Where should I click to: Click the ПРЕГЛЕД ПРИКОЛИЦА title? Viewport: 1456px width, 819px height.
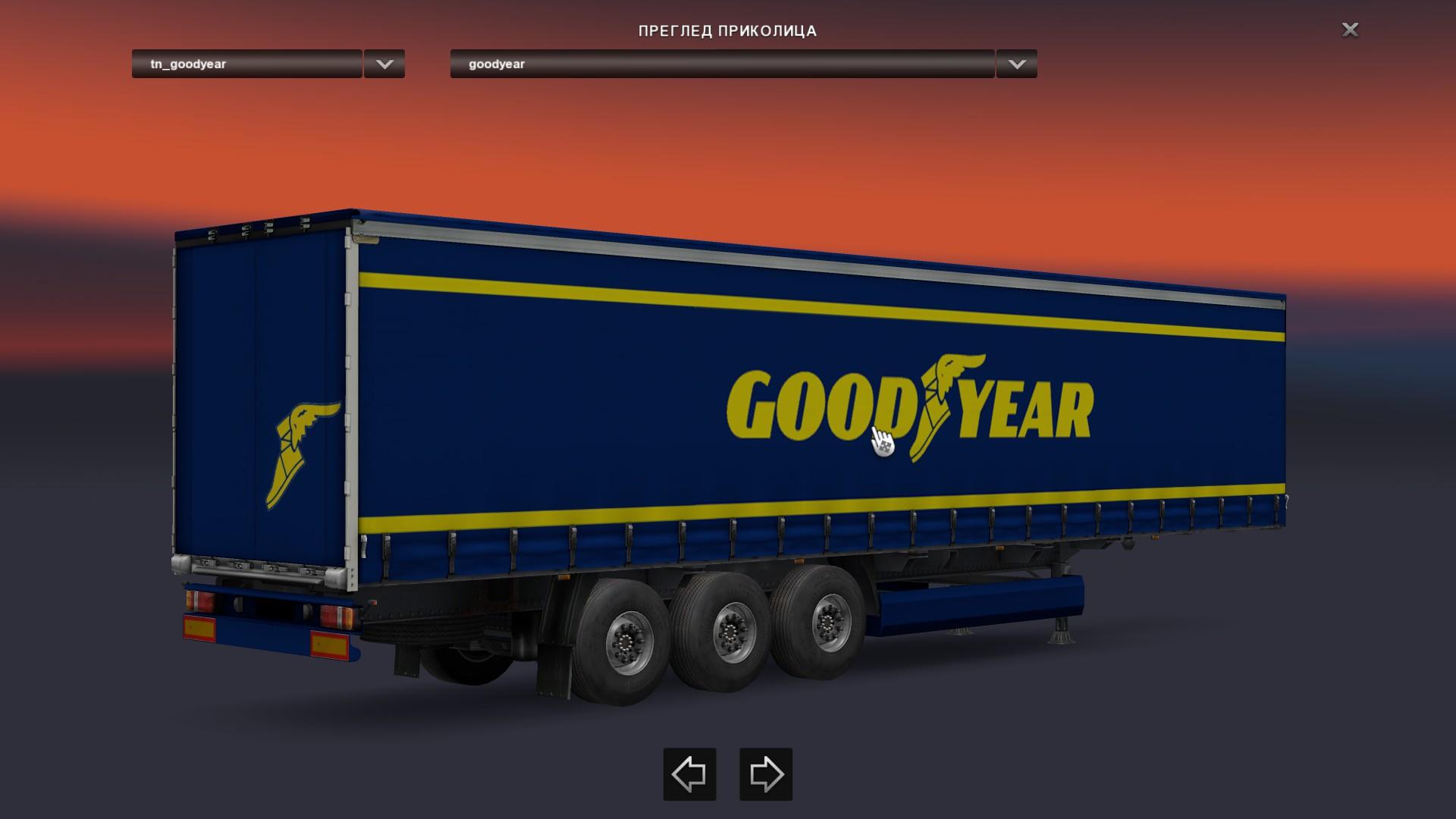727,31
